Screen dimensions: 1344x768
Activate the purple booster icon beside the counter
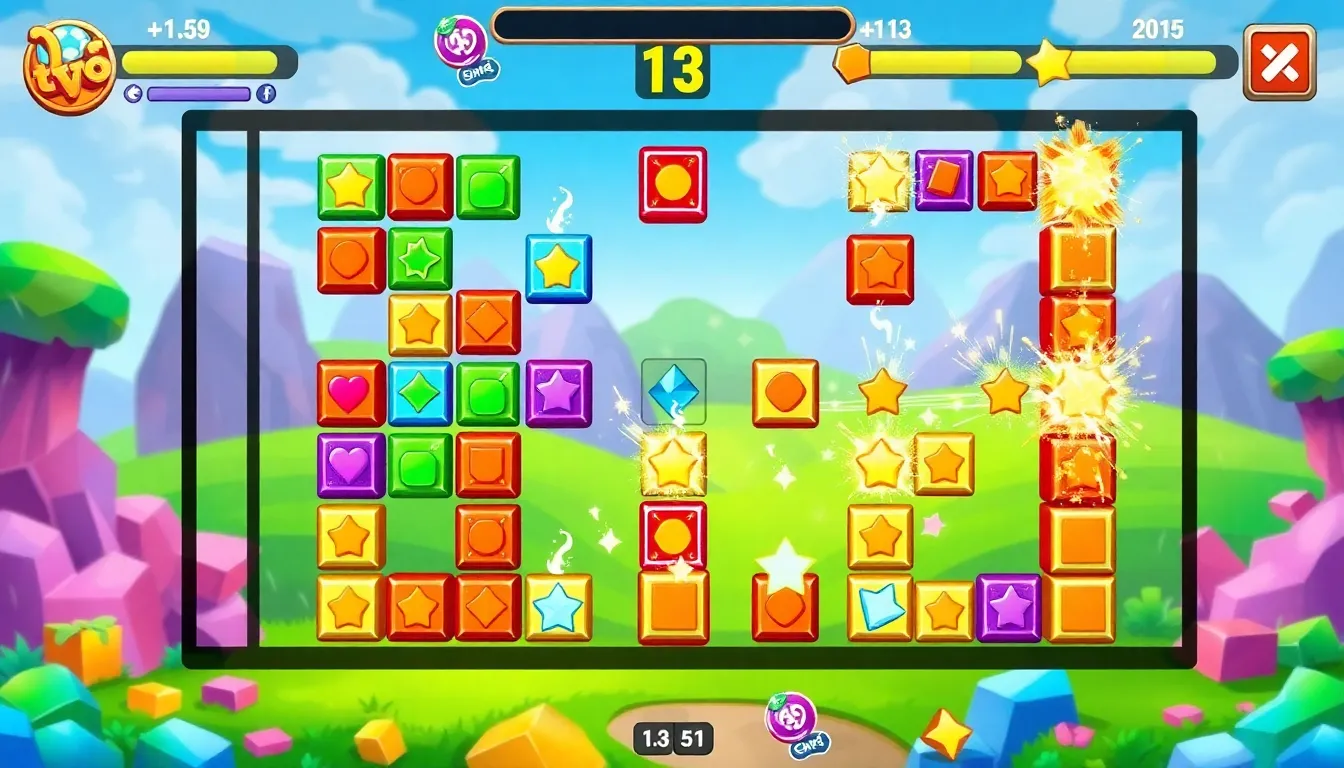(x=462, y=44)
